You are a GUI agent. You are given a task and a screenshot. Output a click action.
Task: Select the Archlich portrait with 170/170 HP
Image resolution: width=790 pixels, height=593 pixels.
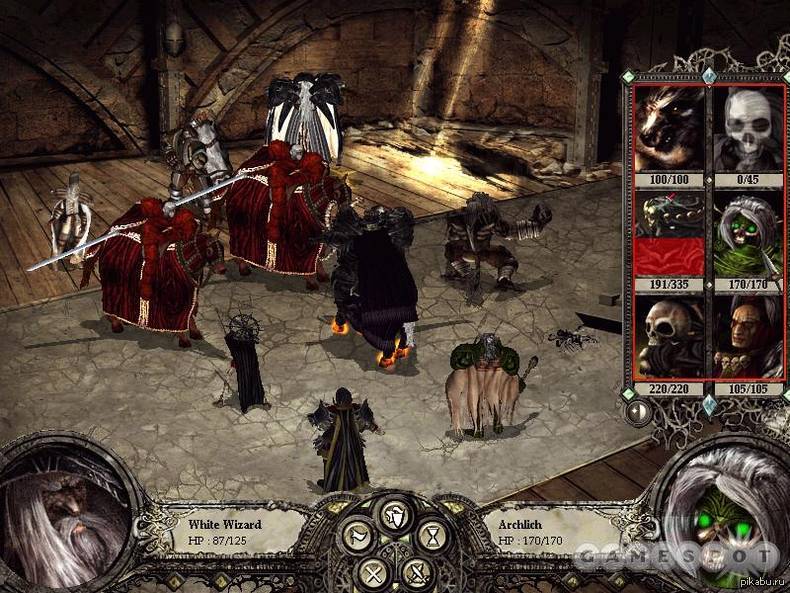click(747, 234)
